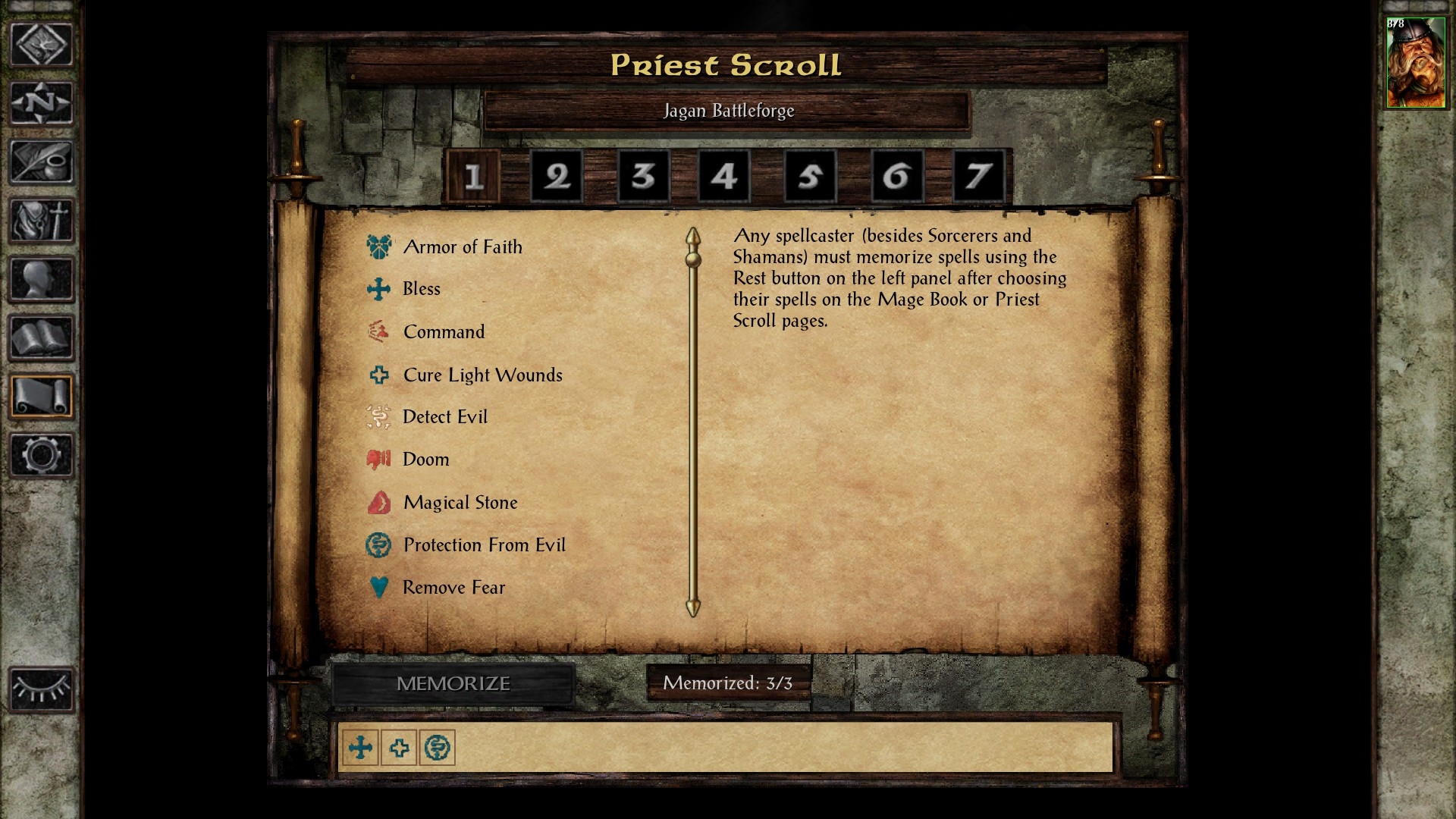Image resolution: width=1456 pixels, height=819 pixels.
Task: Remove memorized Bless icon from bottom bar
Action: (360, 748)
